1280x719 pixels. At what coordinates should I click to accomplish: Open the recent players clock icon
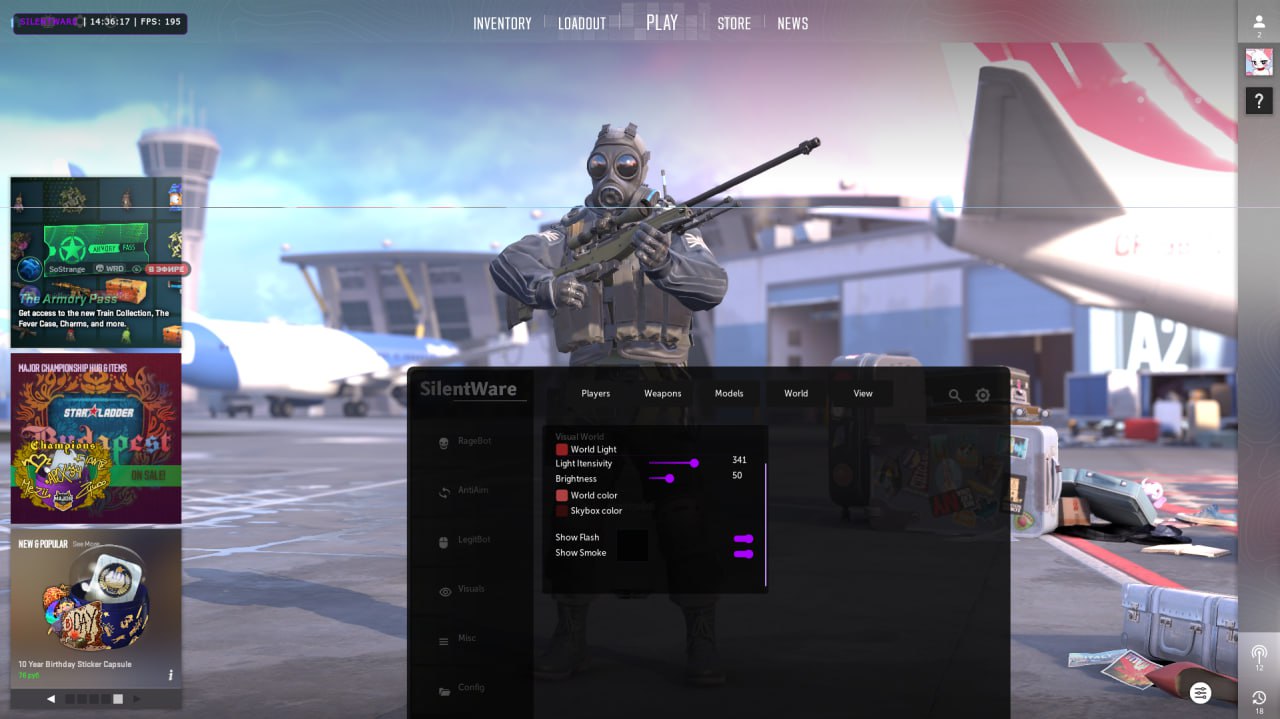pos(1259,698)
